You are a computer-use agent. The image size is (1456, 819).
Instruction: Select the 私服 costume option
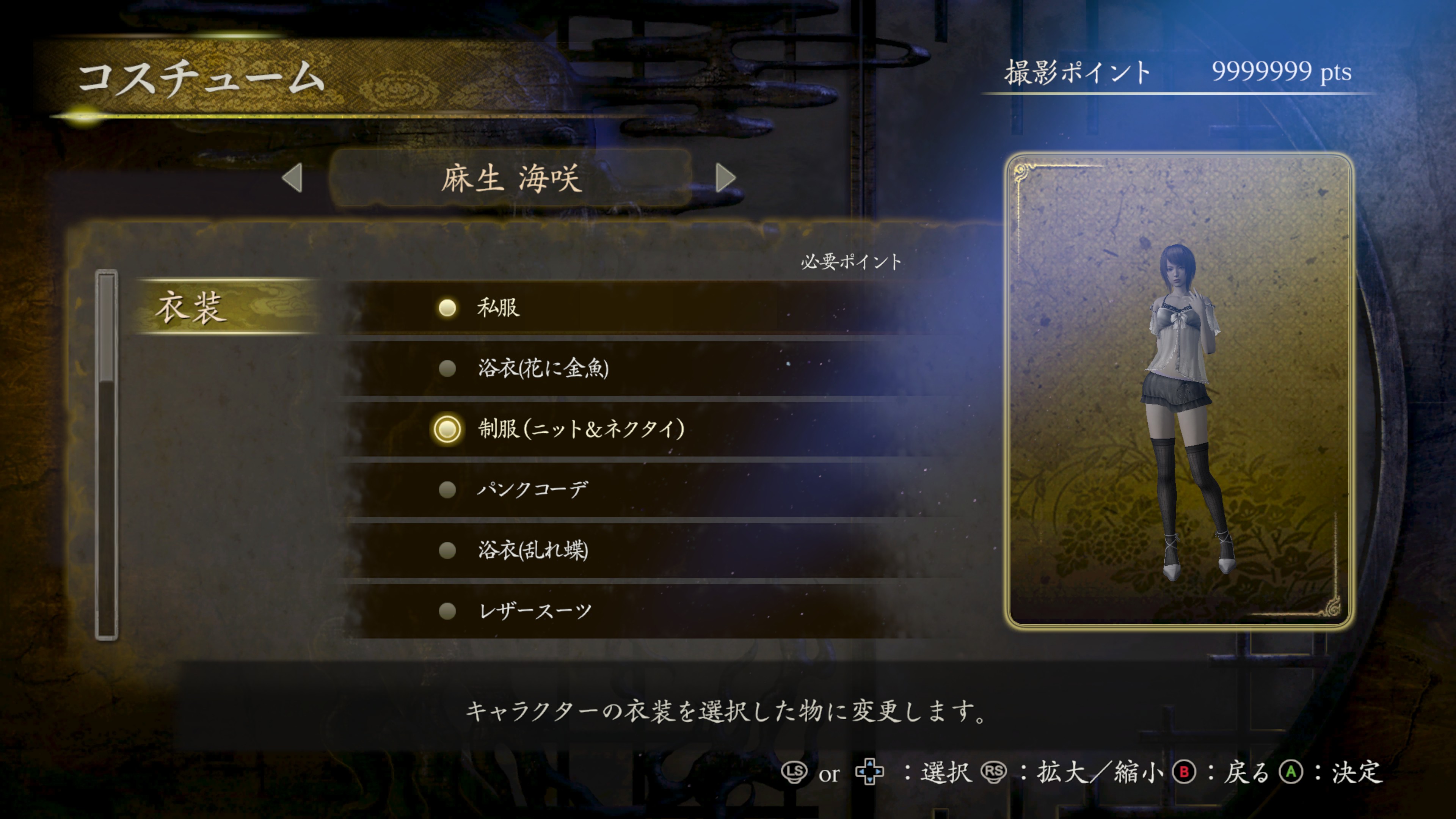(x=497, y=308)
